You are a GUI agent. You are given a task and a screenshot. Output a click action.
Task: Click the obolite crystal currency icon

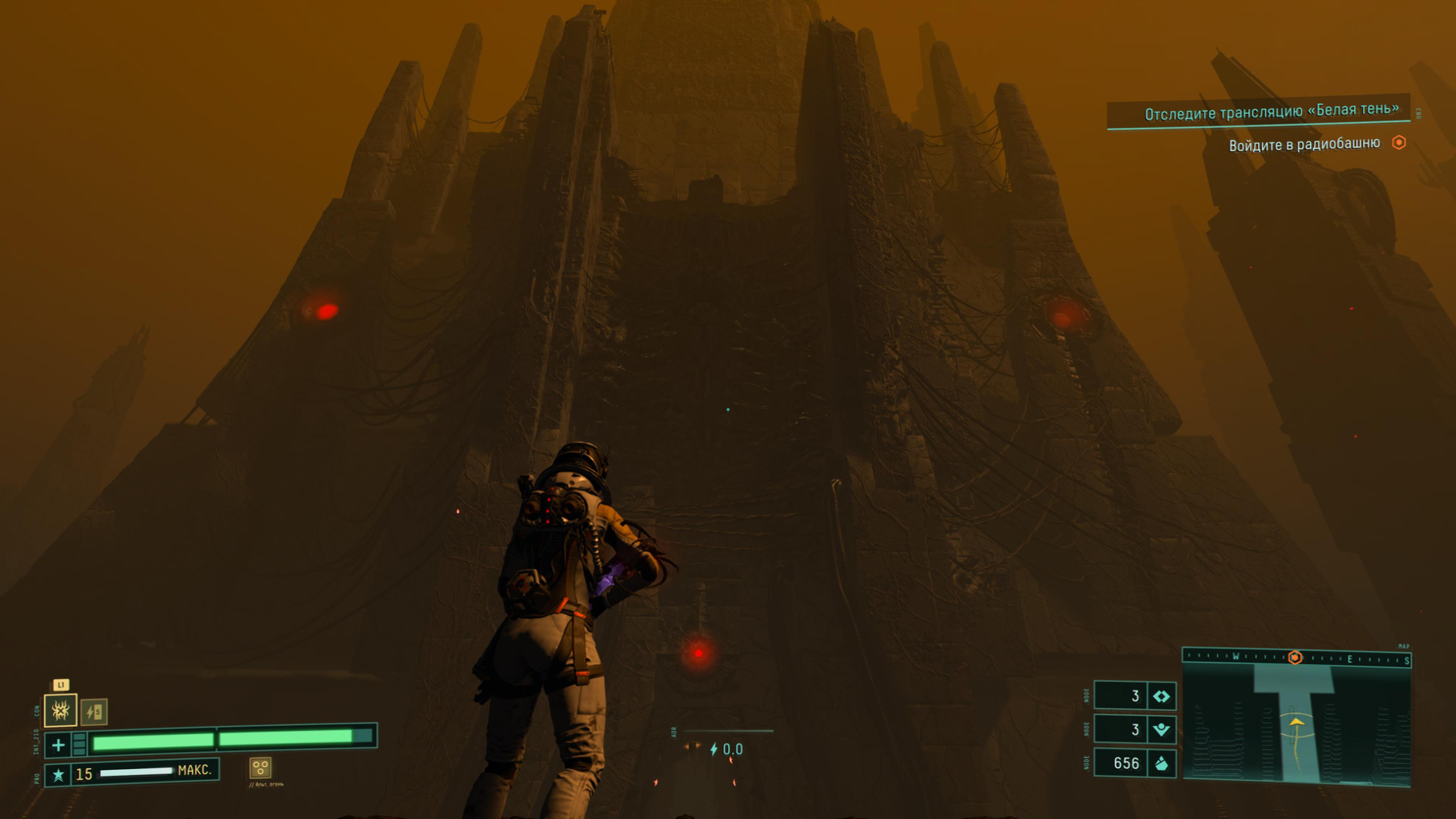tap(1161, 764)
